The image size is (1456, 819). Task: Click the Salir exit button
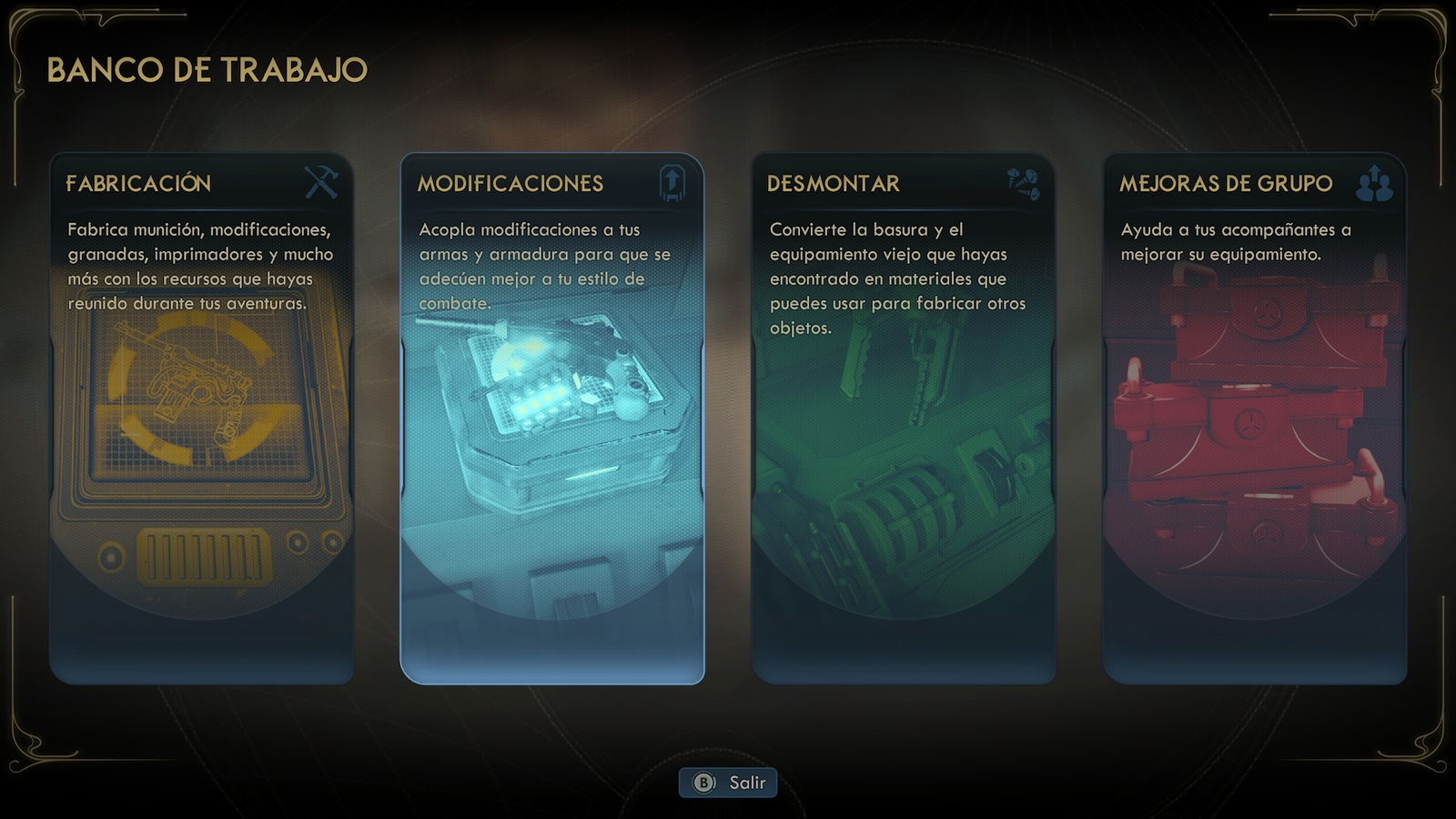tap(728, 783)
